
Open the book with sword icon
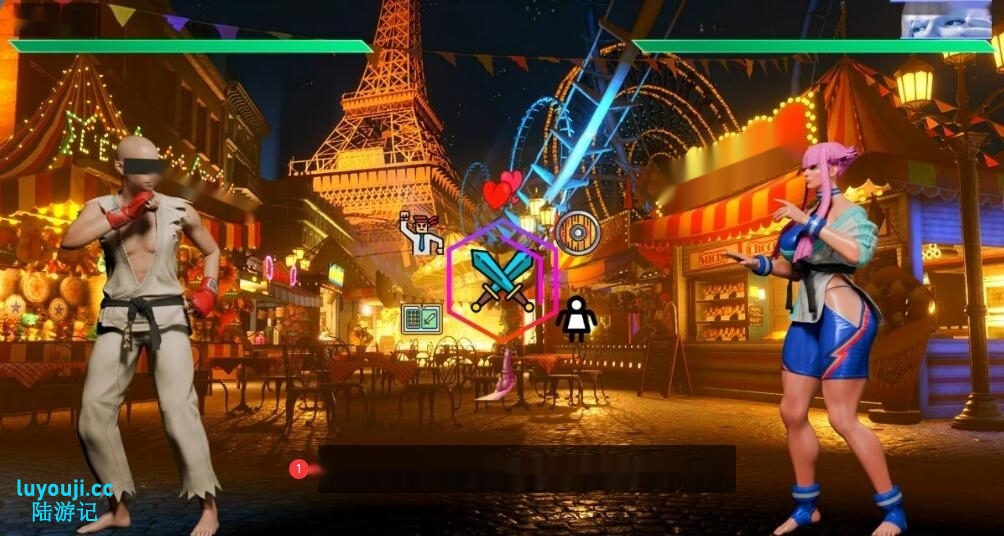coord(421,319)
